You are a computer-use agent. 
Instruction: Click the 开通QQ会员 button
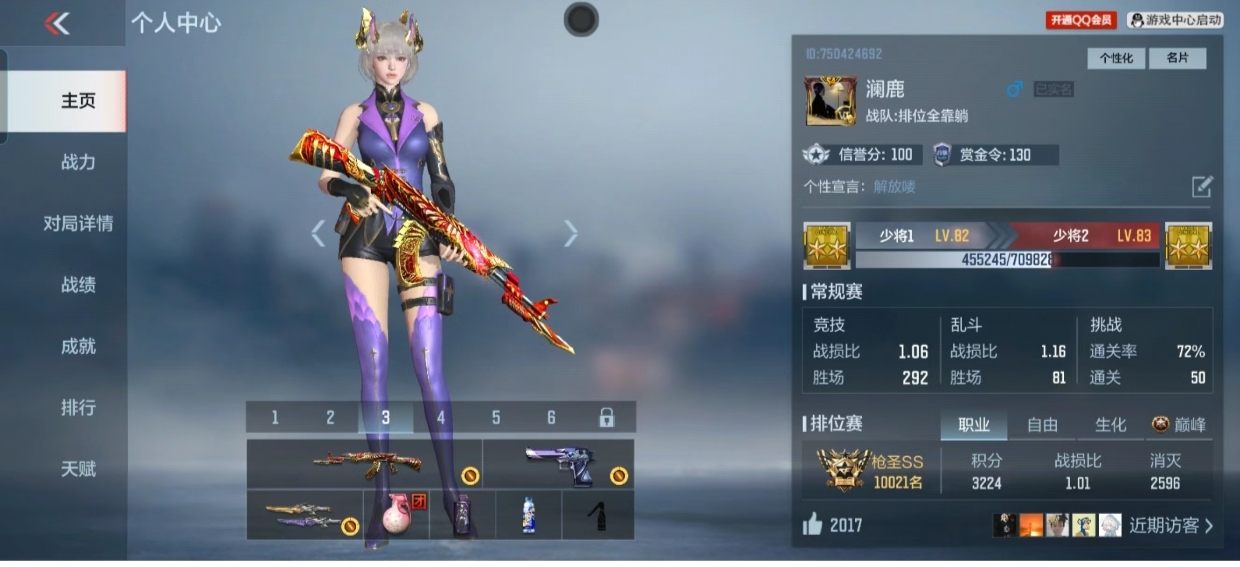pos(1081,20)
